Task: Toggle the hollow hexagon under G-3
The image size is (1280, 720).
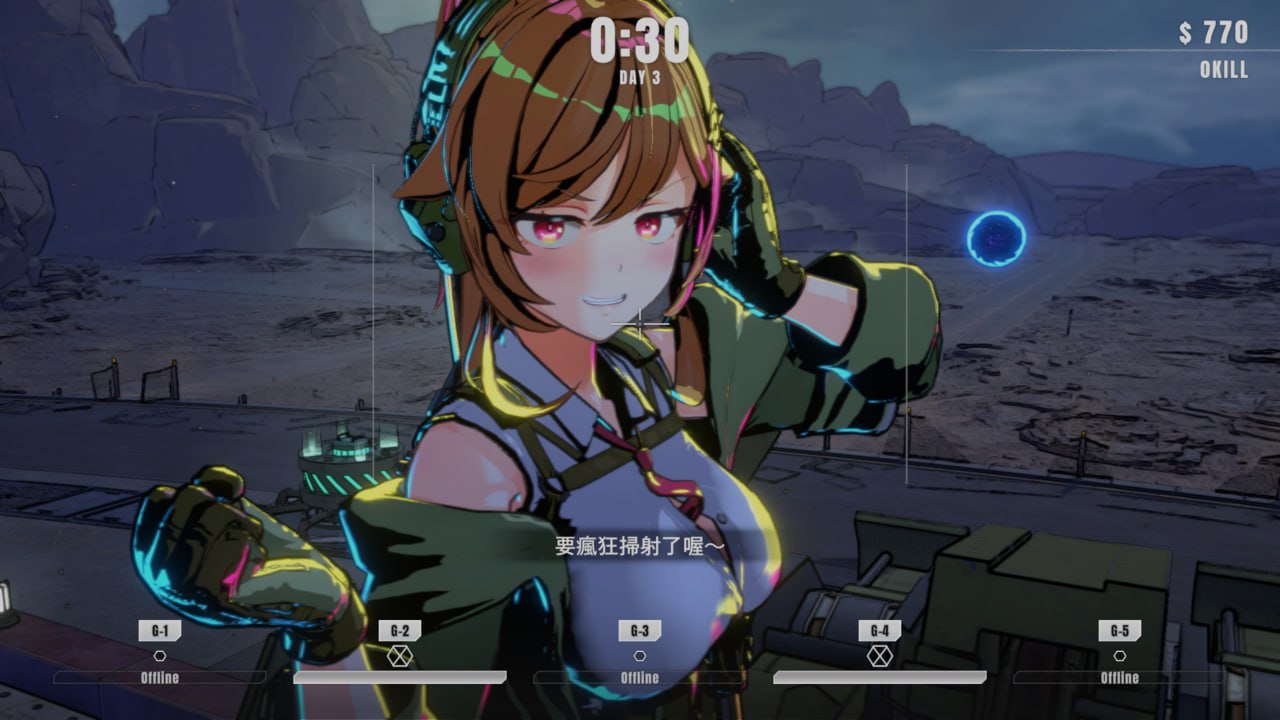Action: (640, 655)
